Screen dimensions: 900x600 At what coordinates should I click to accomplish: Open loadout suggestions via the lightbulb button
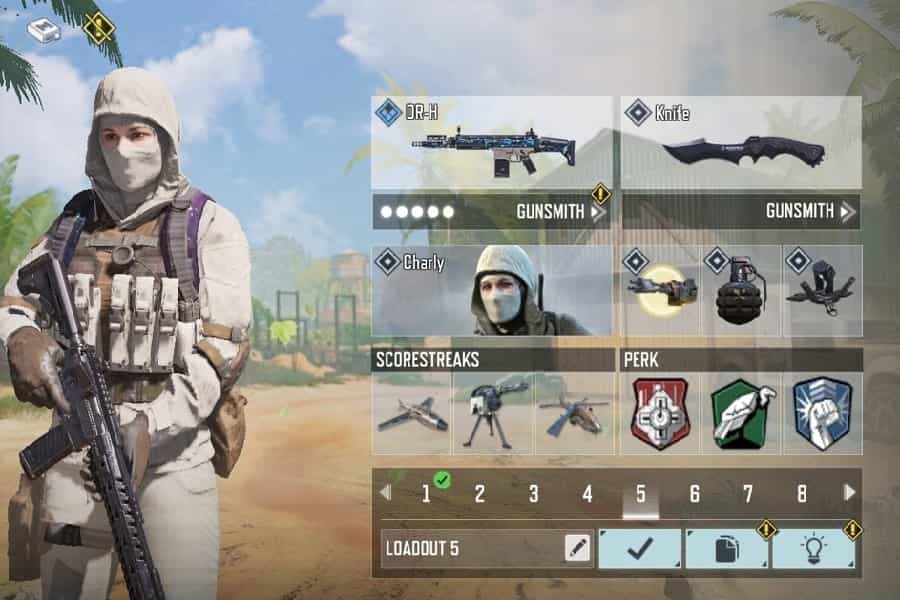click(x=812, y=548)
